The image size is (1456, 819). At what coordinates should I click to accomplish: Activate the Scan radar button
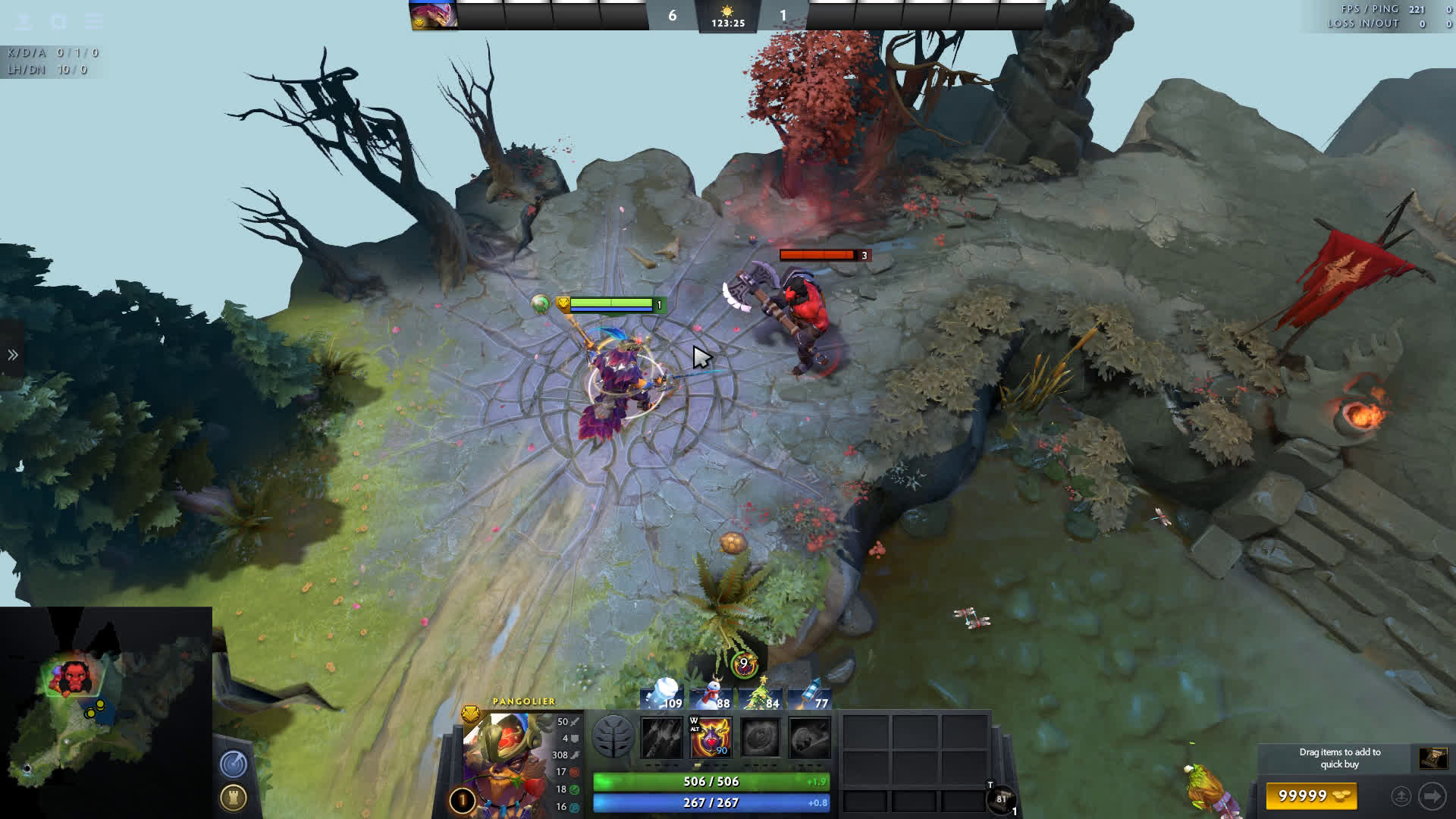[234, 764]
